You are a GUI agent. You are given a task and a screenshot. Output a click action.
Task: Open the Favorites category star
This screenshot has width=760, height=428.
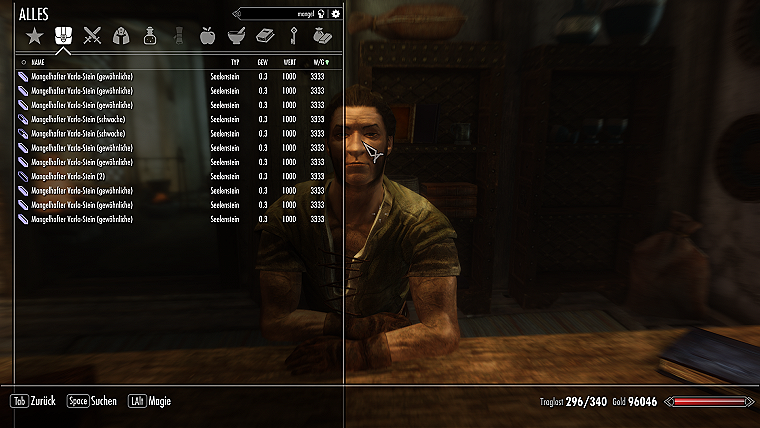click(35, 37)
